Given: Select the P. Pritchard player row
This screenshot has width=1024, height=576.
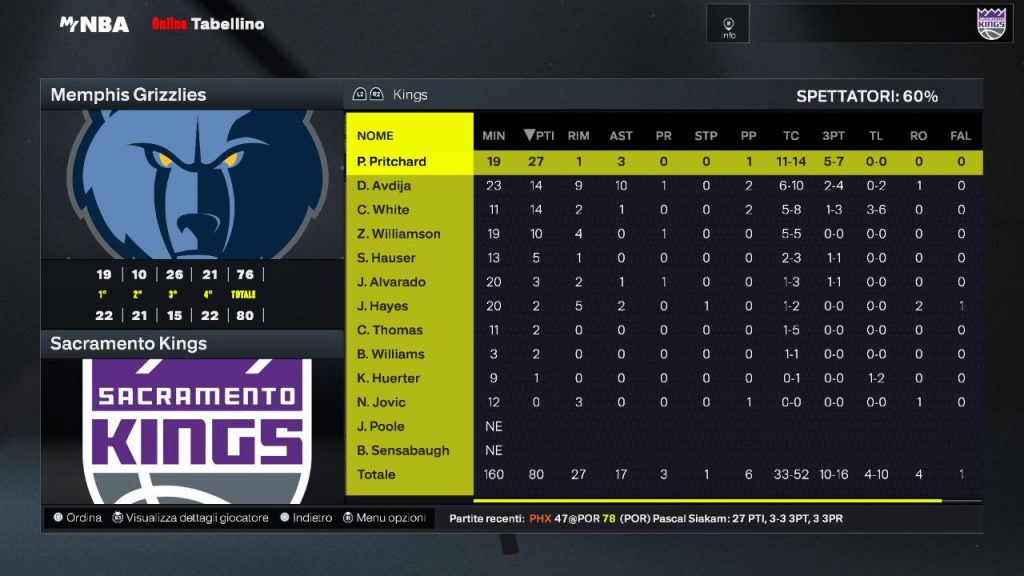Looking at the screenshot, I should point(391,162).
